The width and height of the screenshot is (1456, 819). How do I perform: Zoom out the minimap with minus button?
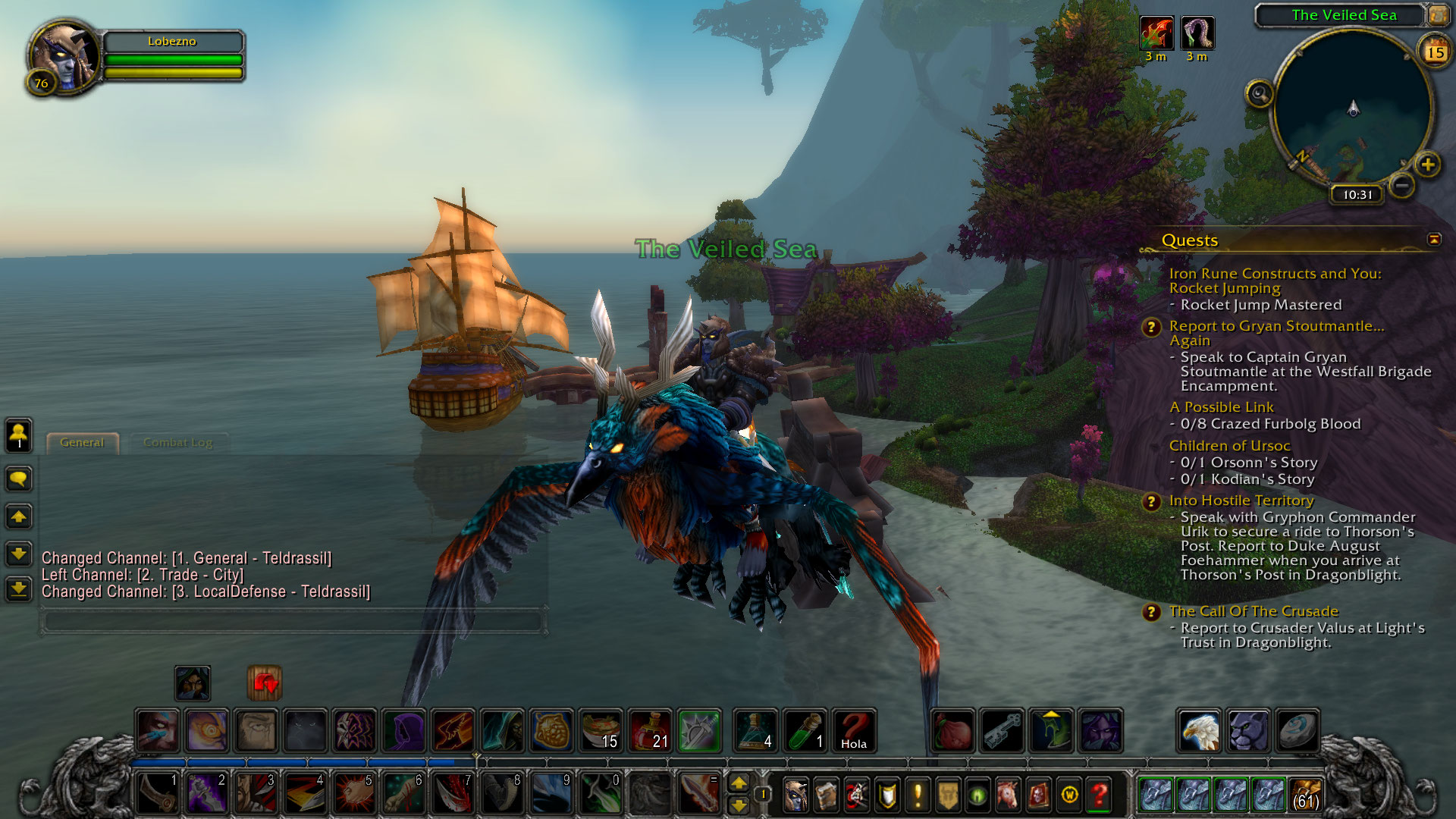[x=1402, y=185]
